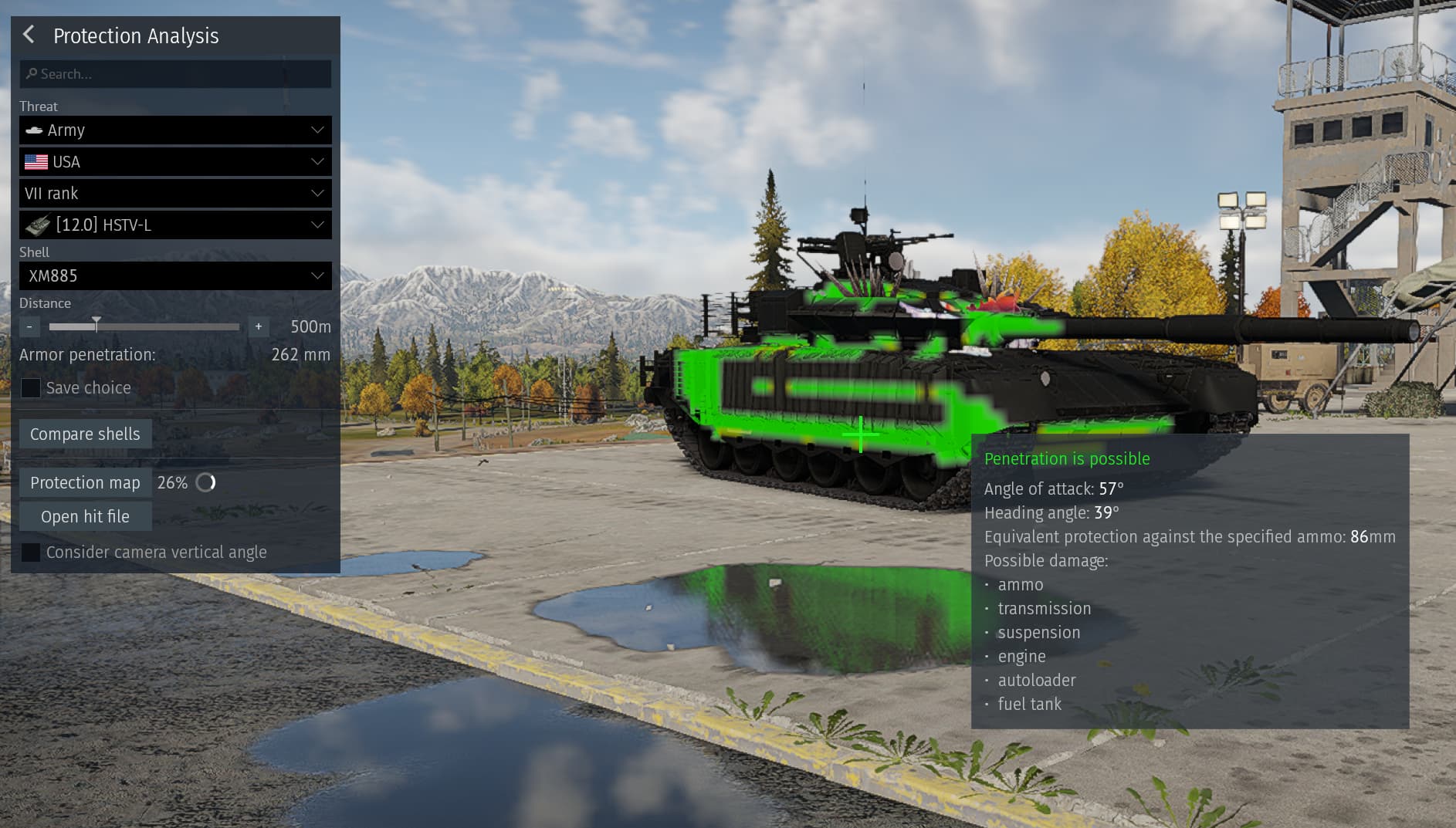Go back from Protection Analysis

coord(29,35)
